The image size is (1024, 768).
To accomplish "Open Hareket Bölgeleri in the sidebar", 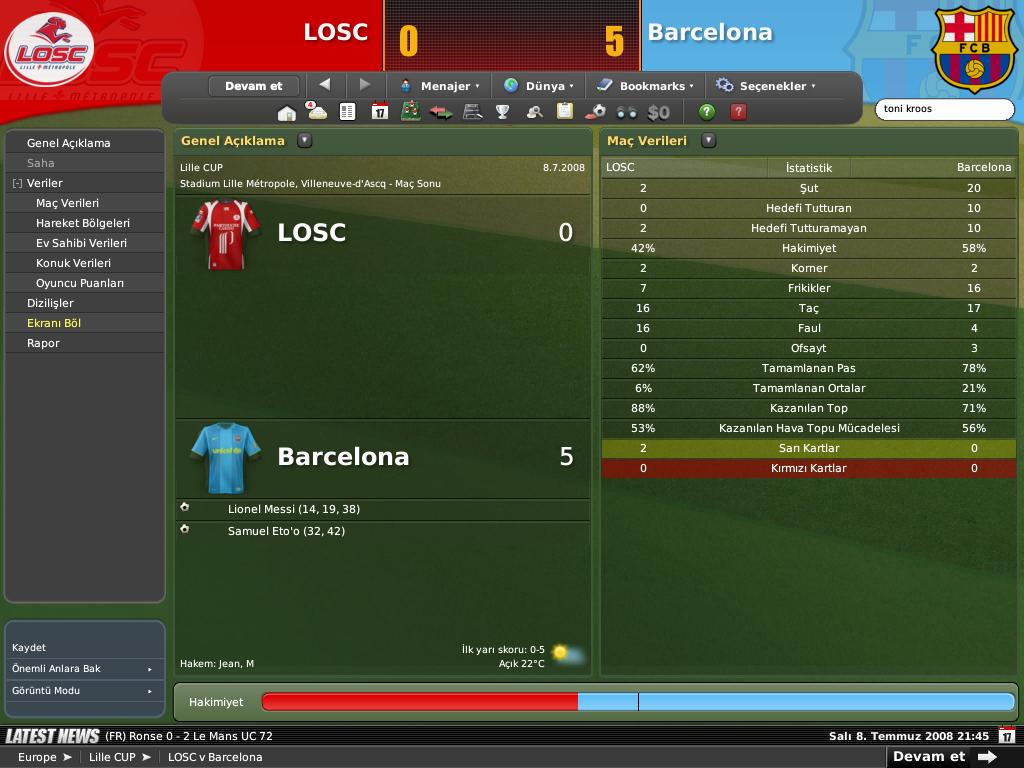I will click(83, 223).
